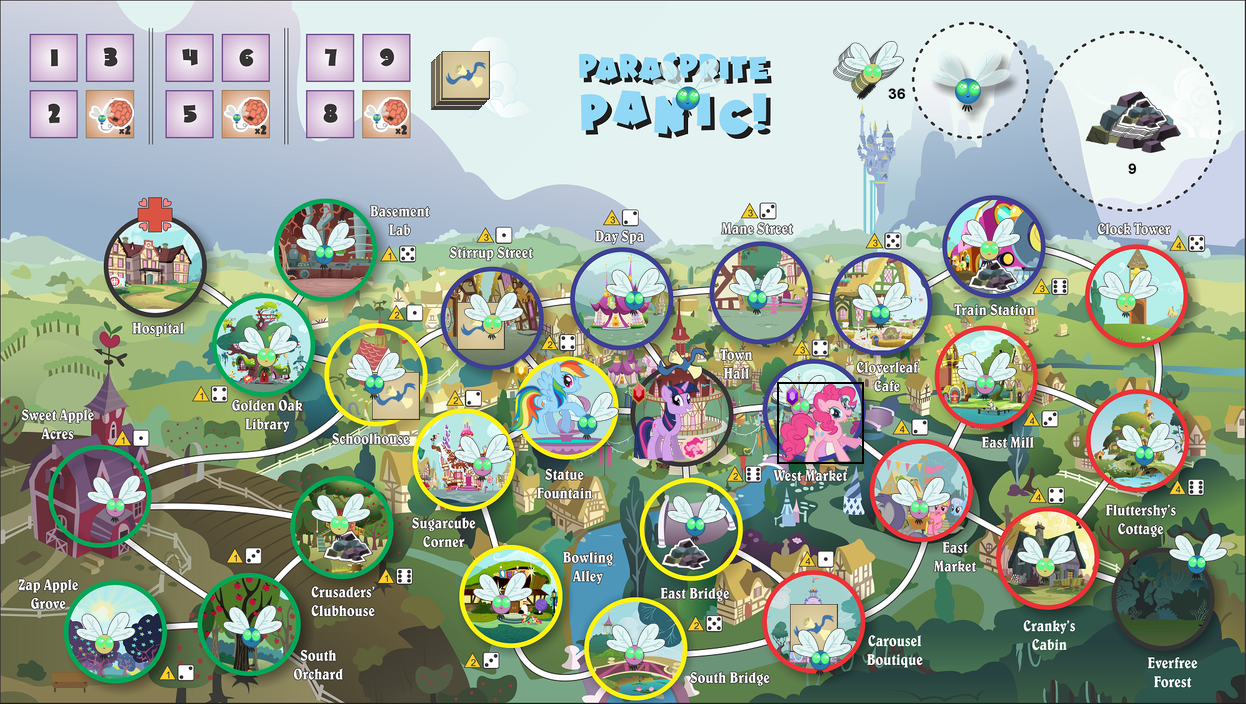The image size is (1246, 704).
Task: Move to the Schoolhouse space
Action: [376, 377]
